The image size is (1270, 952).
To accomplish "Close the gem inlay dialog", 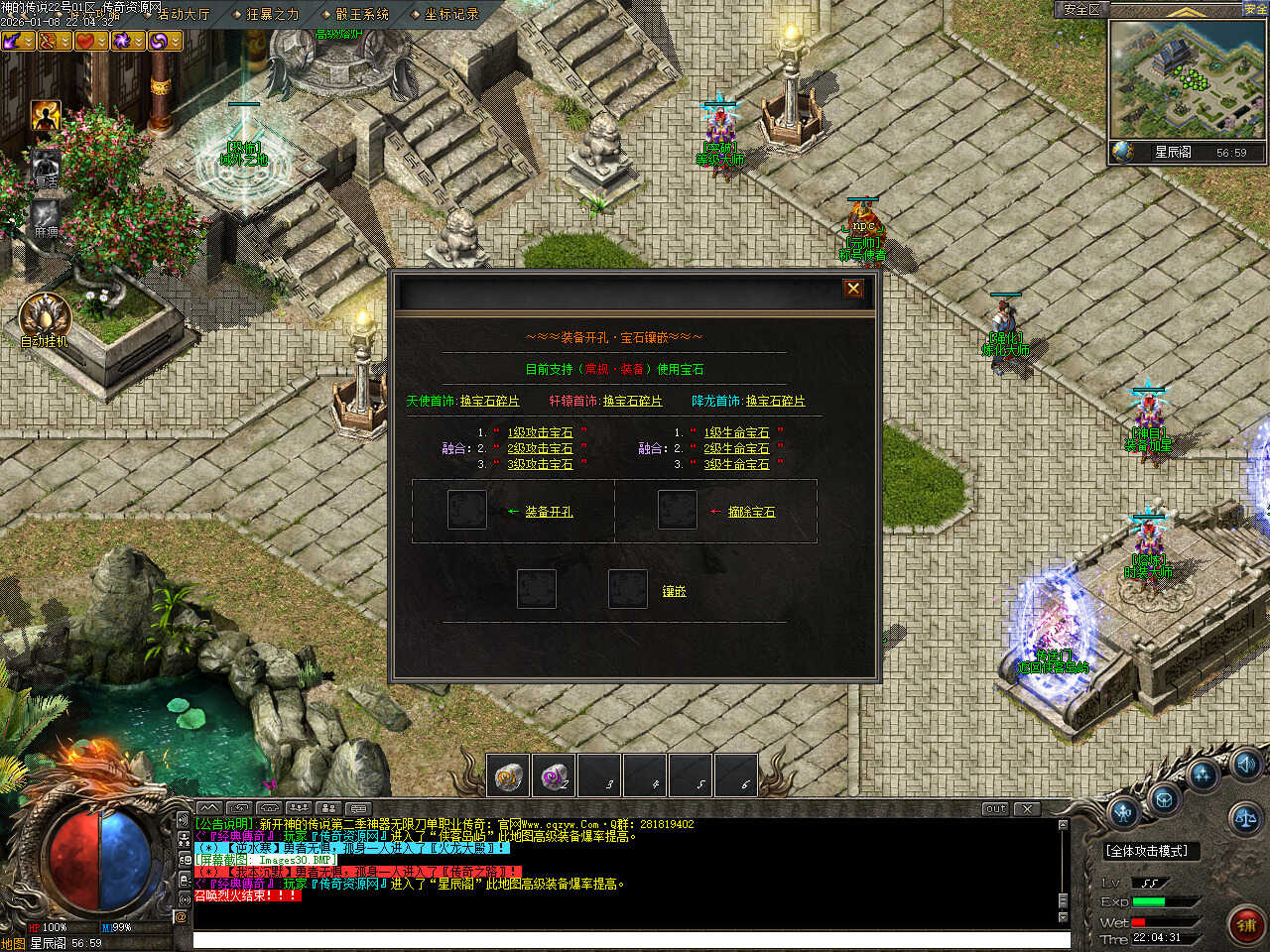I will 852,289.
